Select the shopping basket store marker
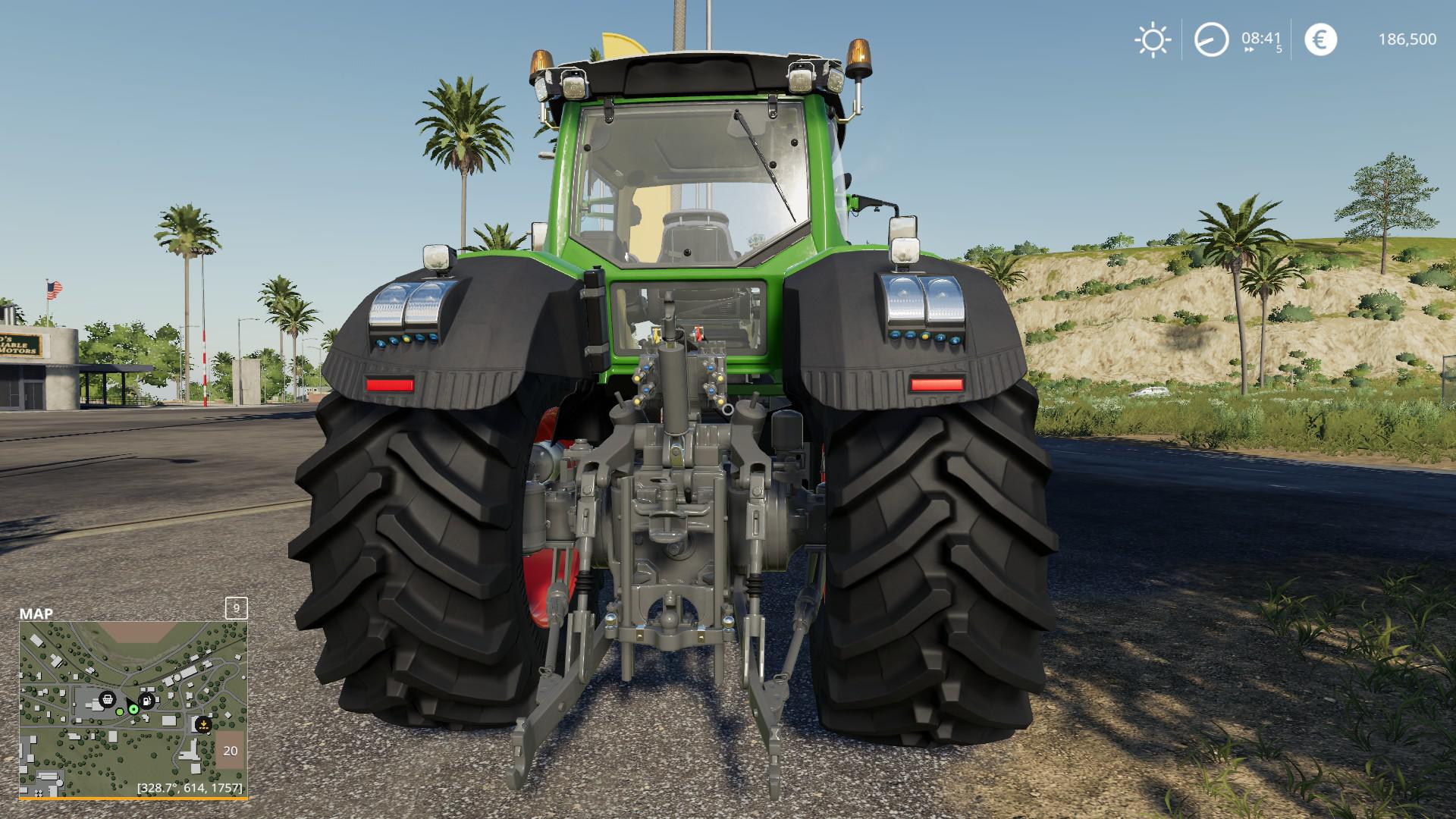 [x=108, y=699]
